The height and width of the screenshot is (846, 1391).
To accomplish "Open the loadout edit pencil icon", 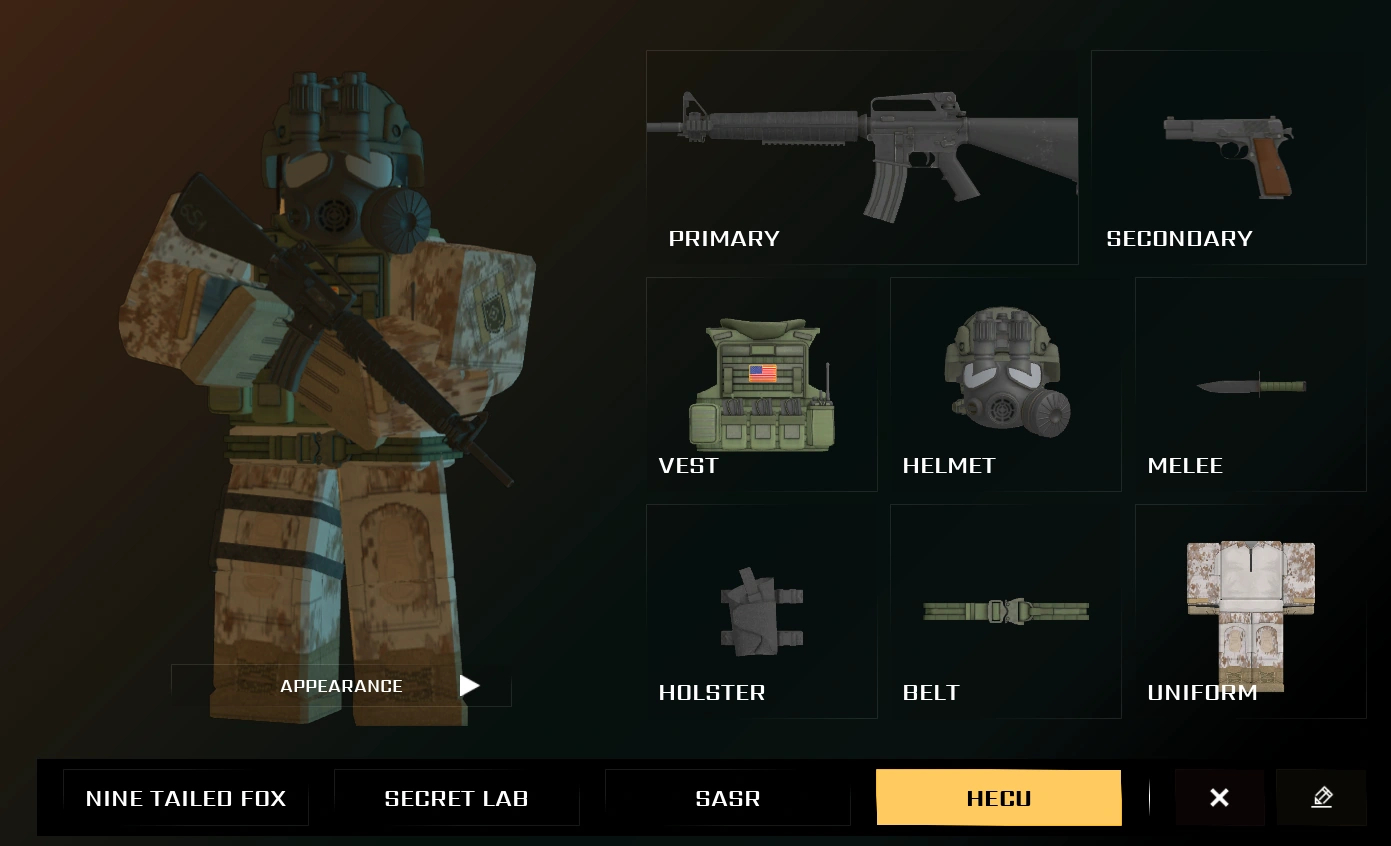I will click(x=1322, y=797).
